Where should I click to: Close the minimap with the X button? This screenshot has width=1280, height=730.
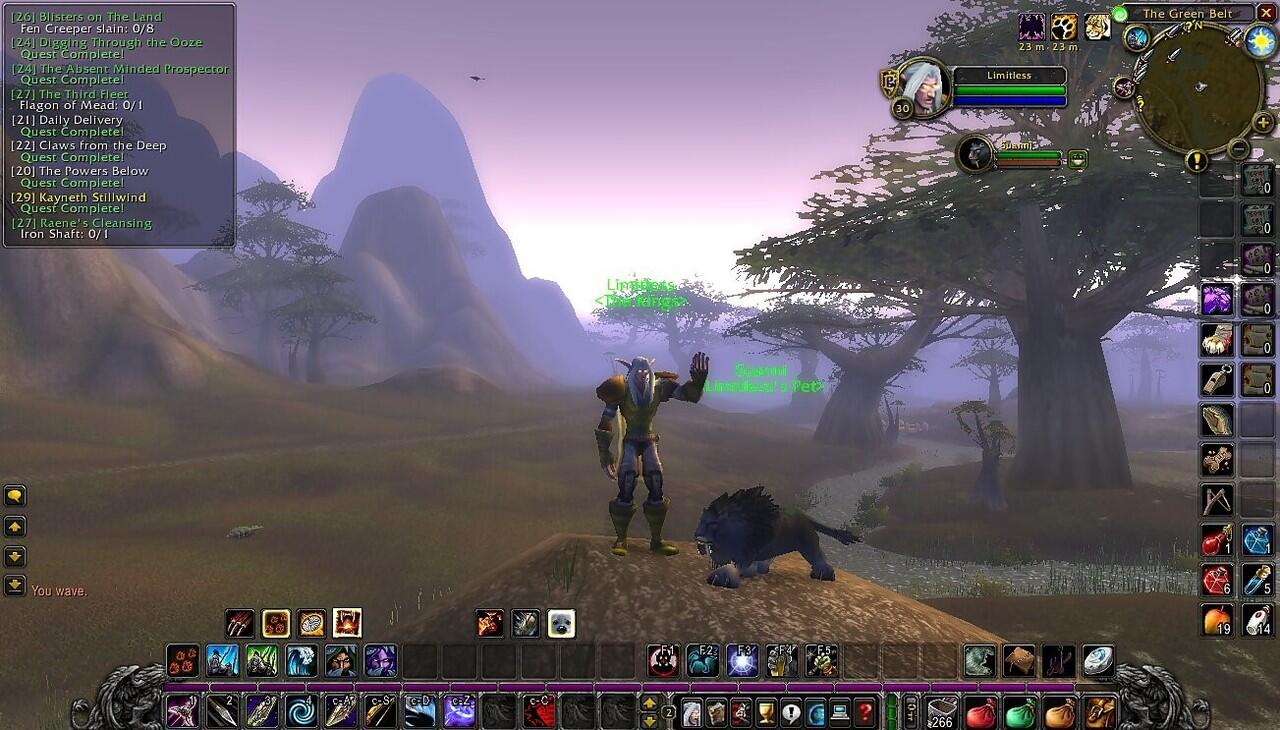click(1265, 13)
